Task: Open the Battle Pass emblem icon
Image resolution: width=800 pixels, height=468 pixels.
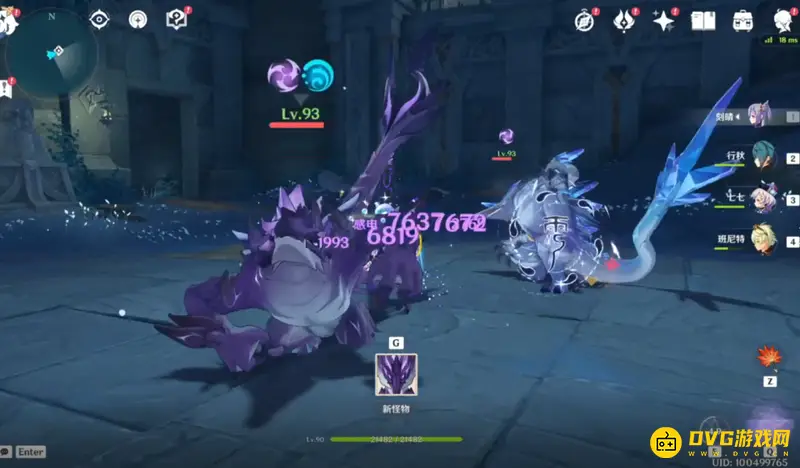Action: coord(623,20)
